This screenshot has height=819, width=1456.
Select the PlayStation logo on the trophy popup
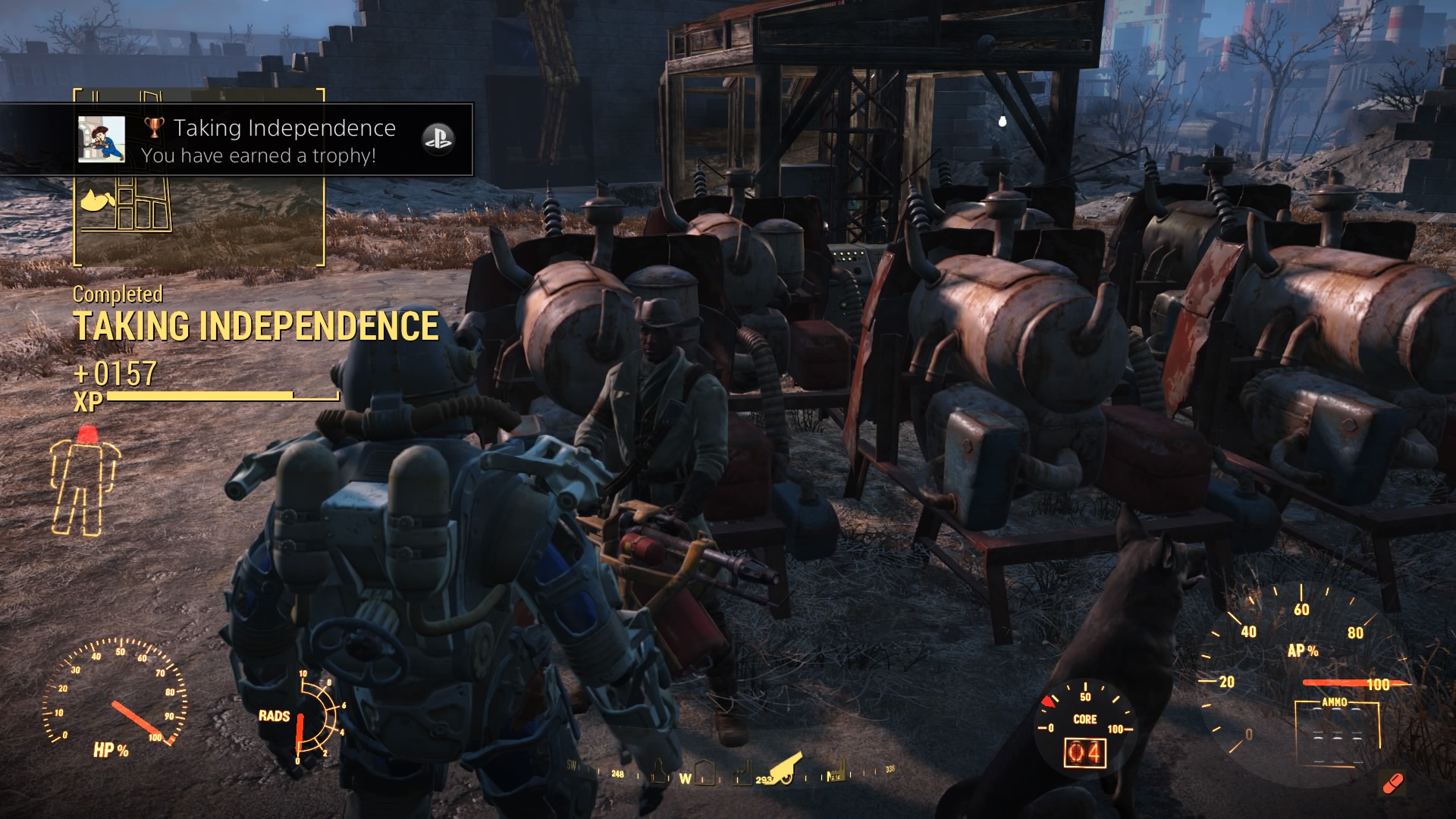click(438, 139)
